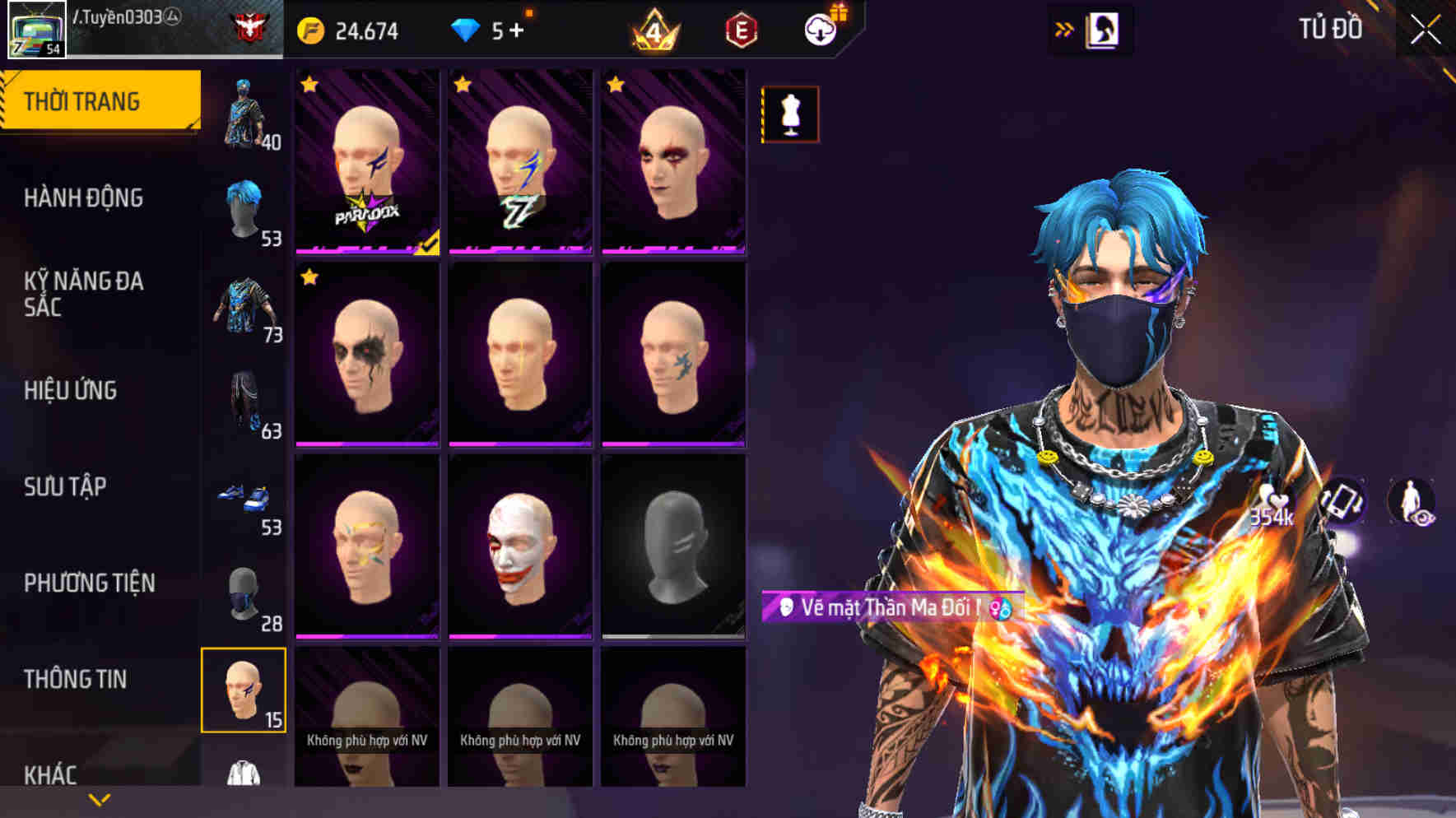Expand the sidebar with the bottom yellow chevron
Image resolution: width=1456 pixels, height=818 pixels.
click(x=99, y=800)
